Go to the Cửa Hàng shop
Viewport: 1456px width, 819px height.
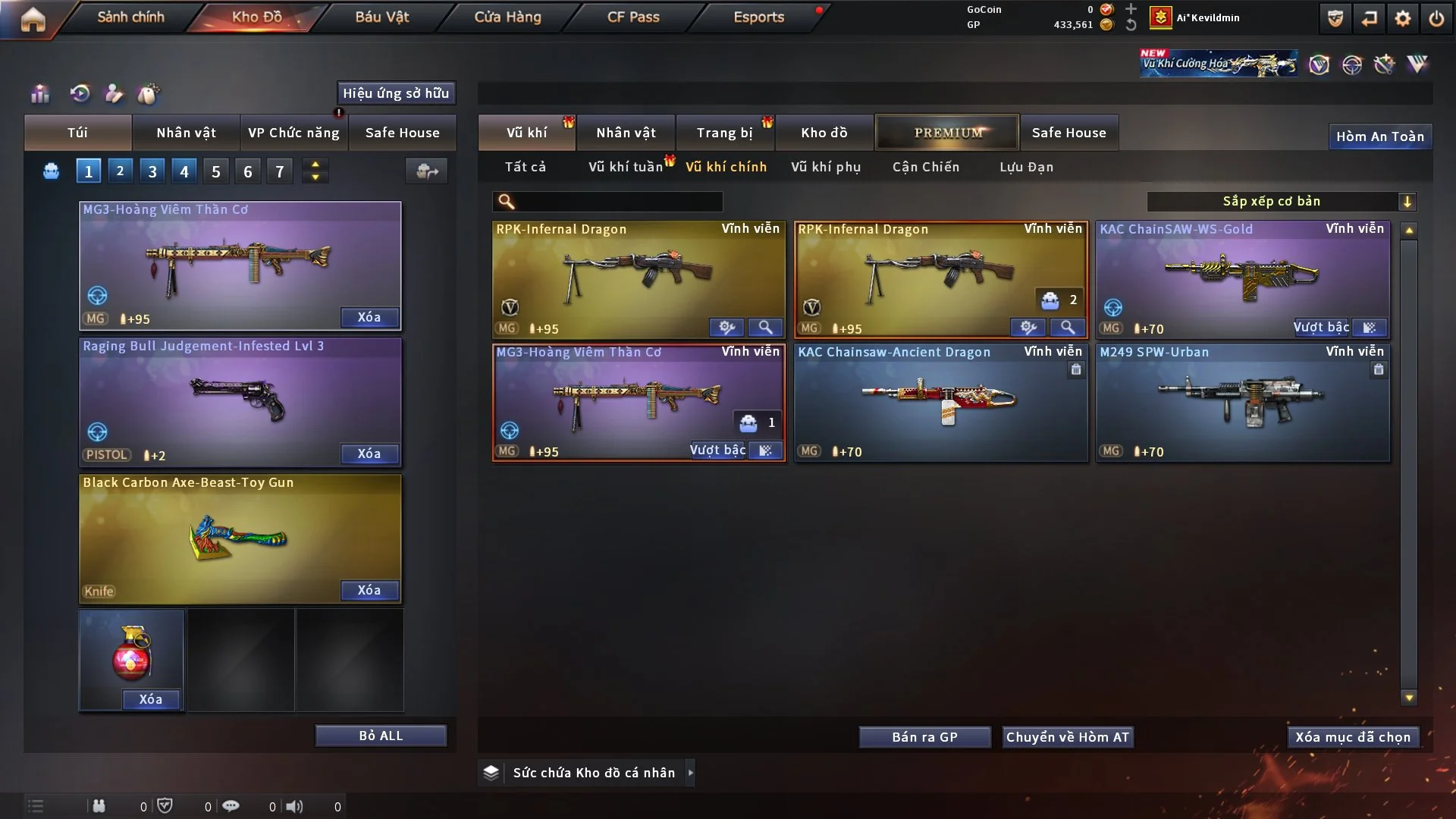[507, 17]
